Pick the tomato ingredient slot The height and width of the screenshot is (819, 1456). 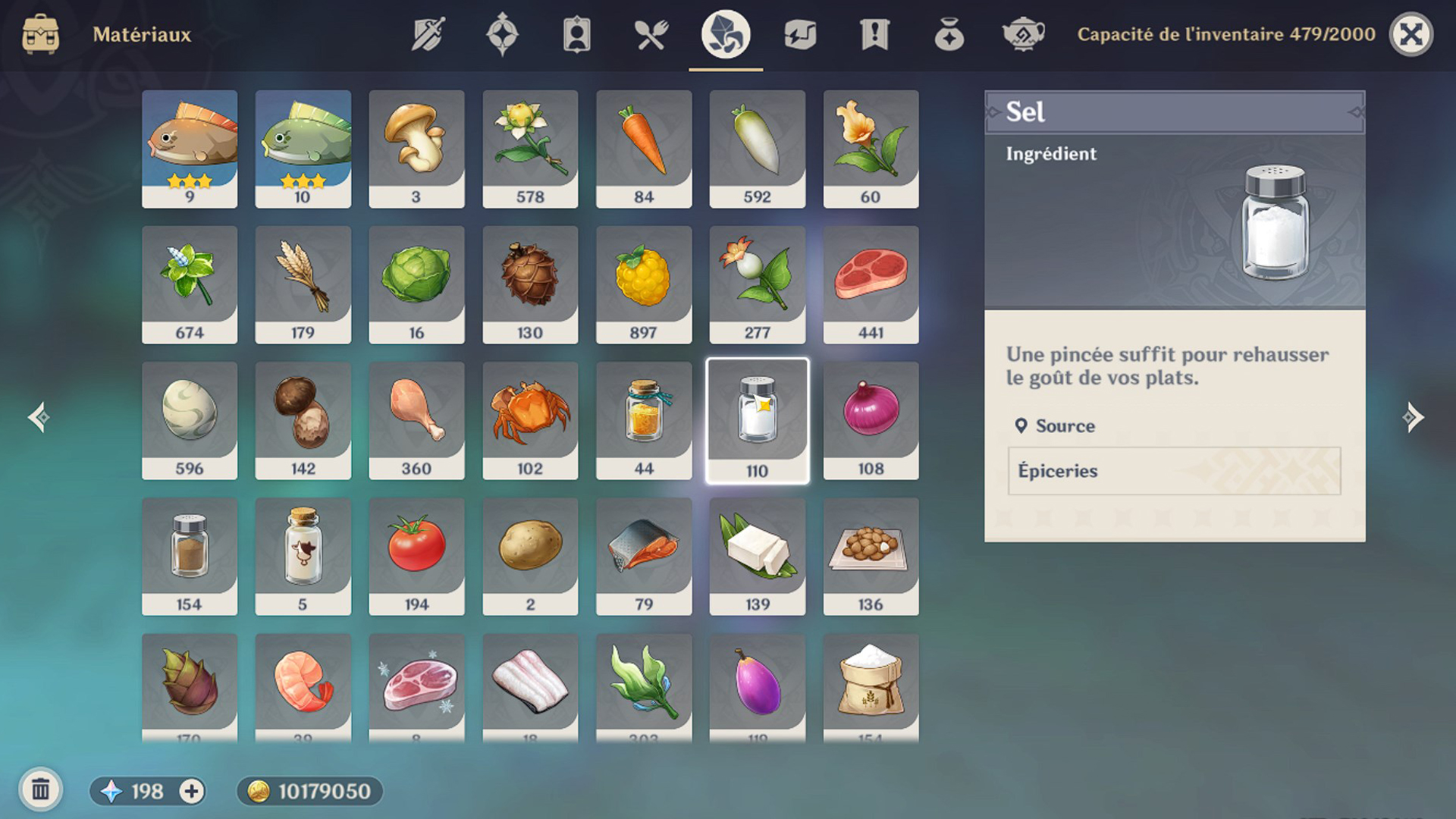[x=416, y=556]
